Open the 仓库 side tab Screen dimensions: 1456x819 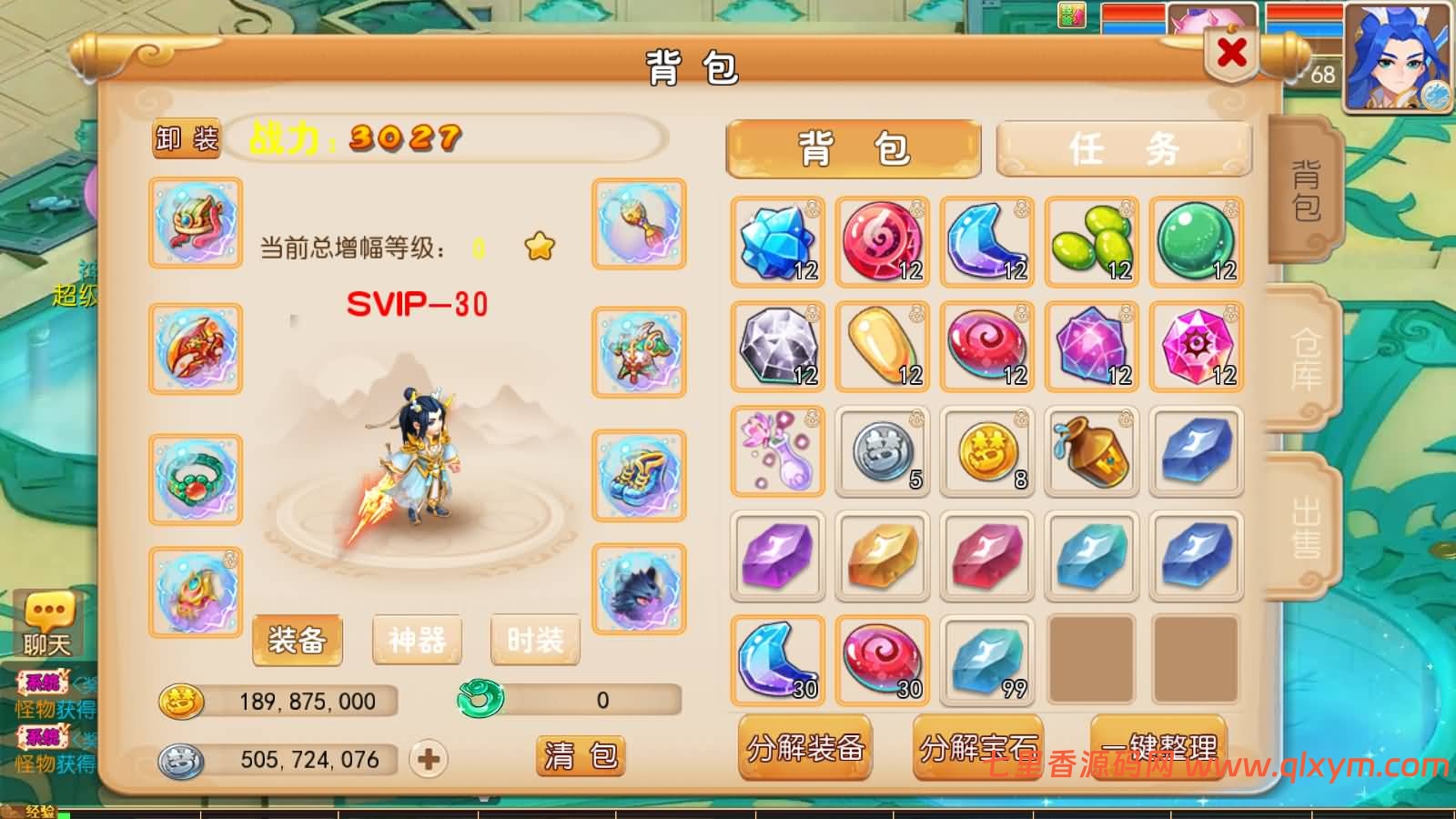tap(1306, 359)
